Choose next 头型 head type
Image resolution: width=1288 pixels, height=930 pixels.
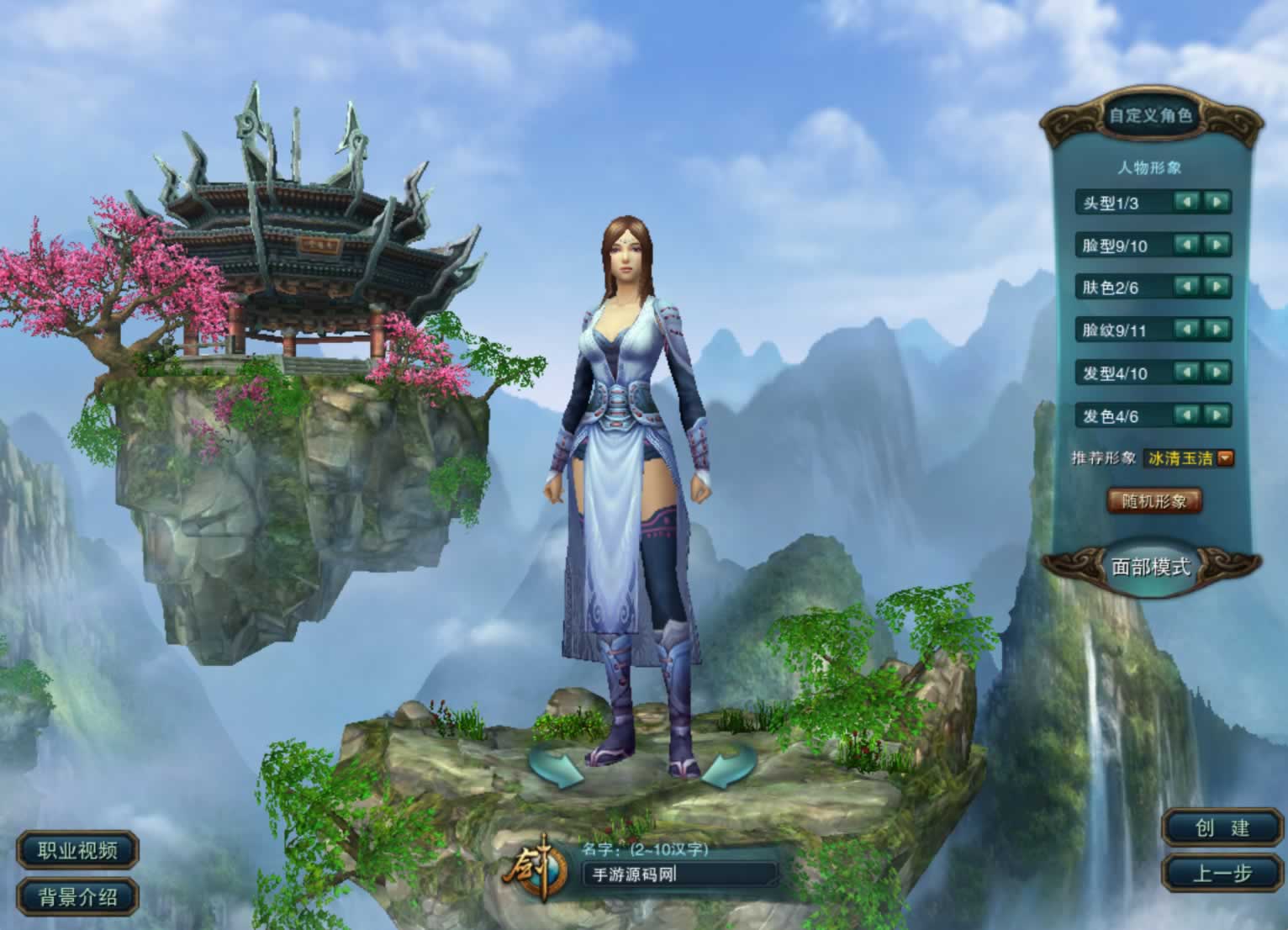(1217, 202)
